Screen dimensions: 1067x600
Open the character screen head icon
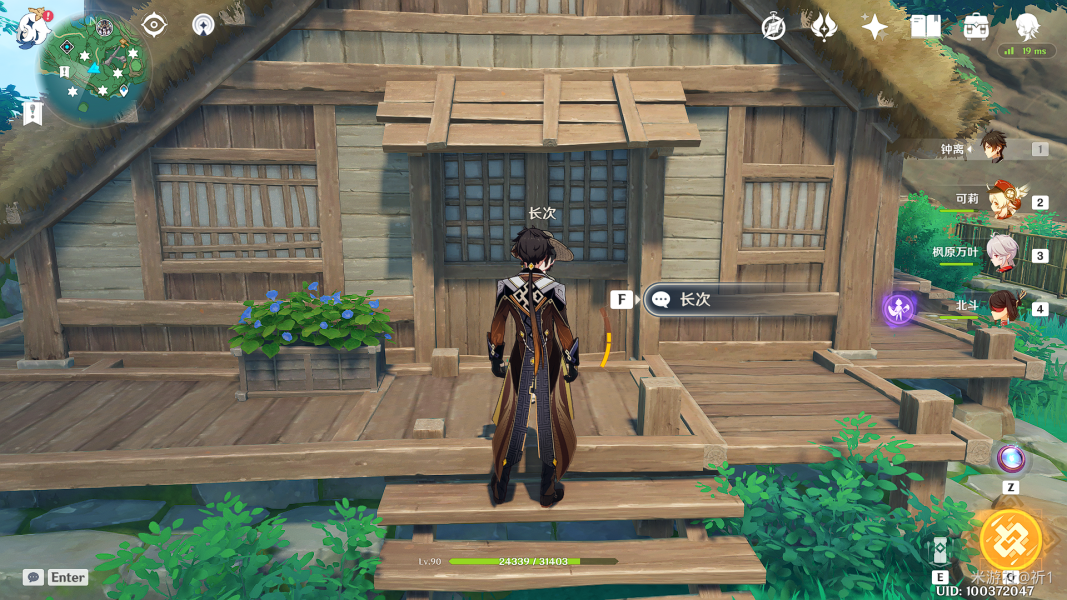[1027, 25]
